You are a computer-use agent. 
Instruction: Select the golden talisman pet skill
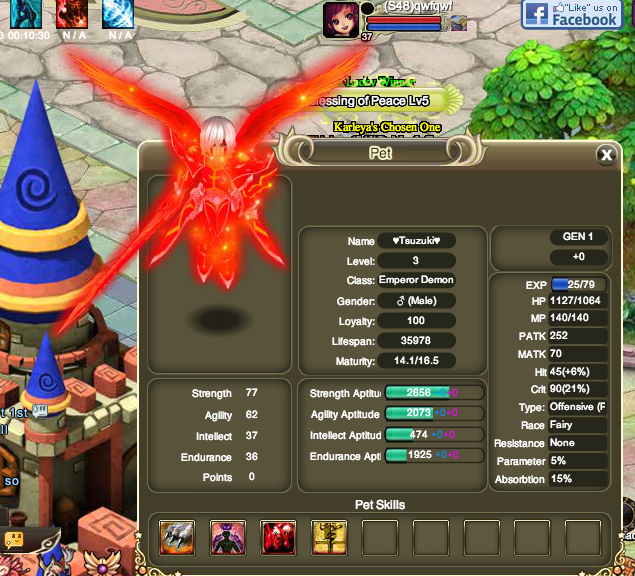click(329, 537)
